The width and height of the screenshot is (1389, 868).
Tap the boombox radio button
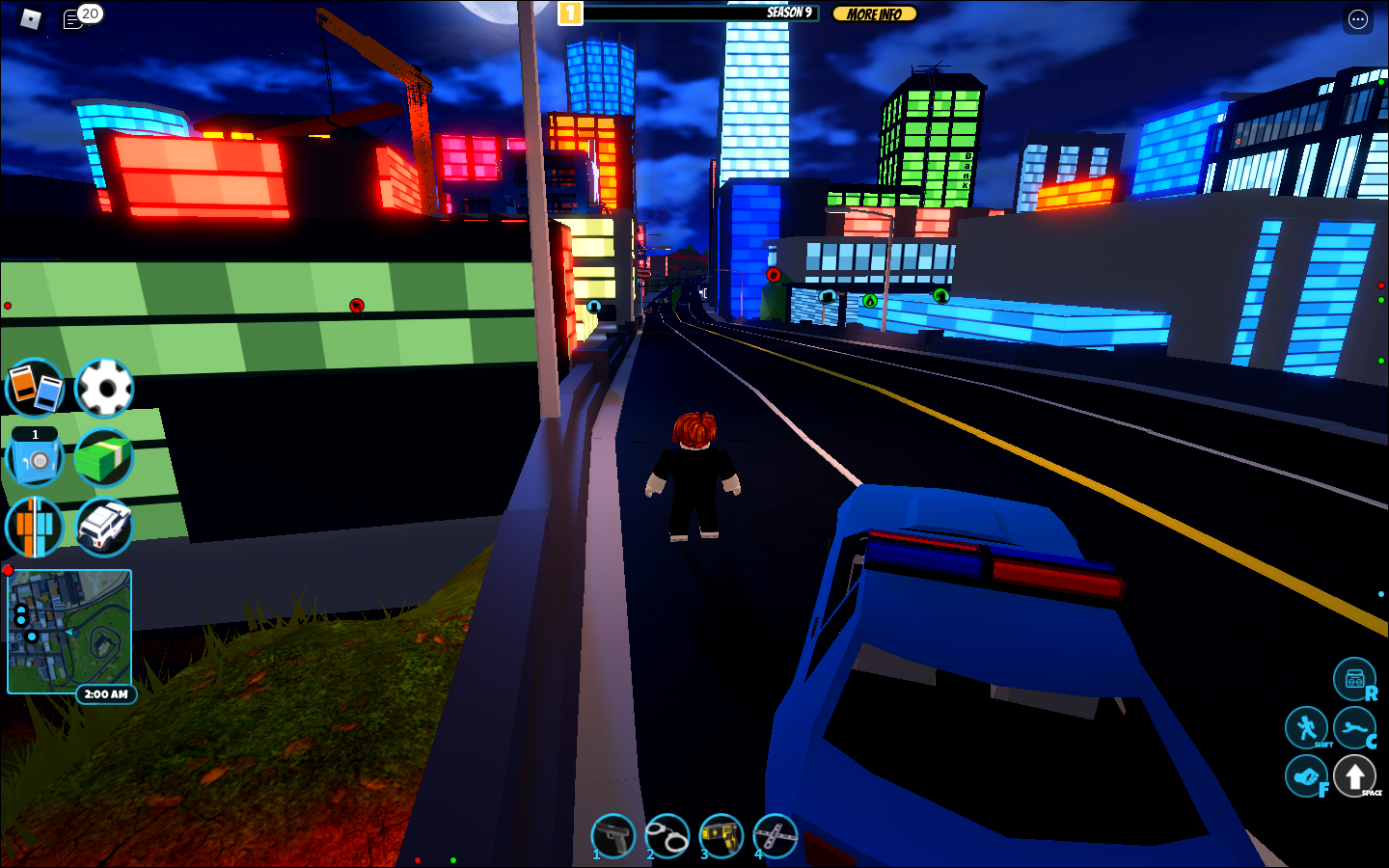tap(1354, 679)
